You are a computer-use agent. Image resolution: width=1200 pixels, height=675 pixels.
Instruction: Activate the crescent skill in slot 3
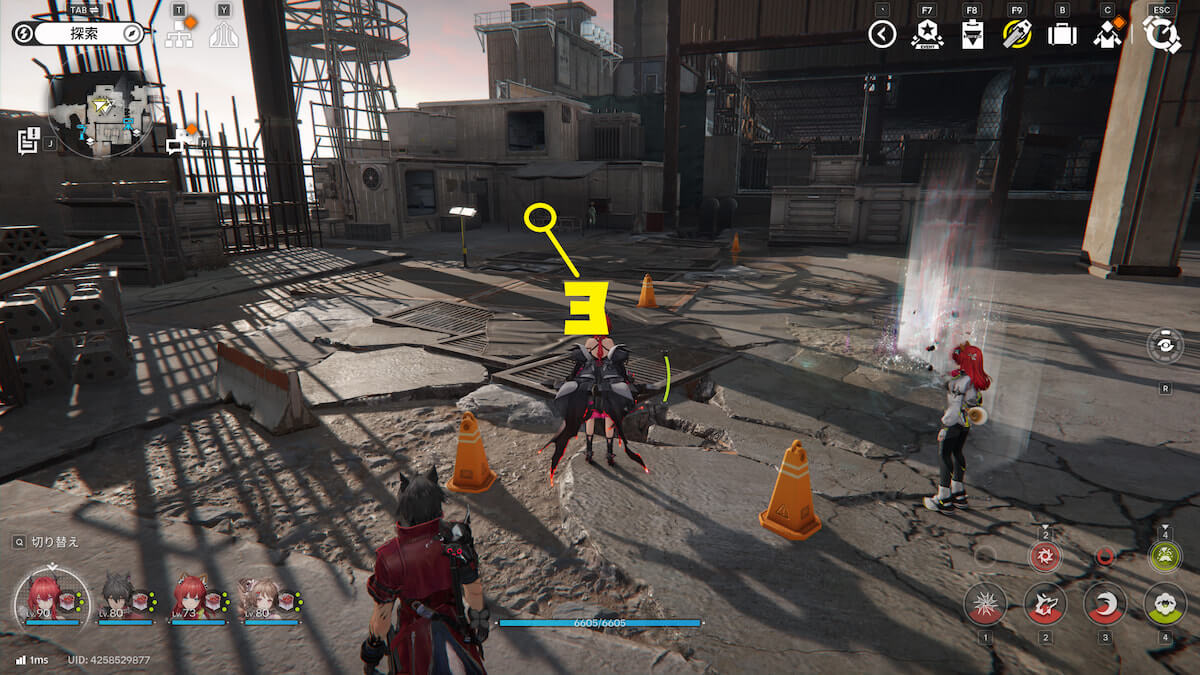[1105, 603]
